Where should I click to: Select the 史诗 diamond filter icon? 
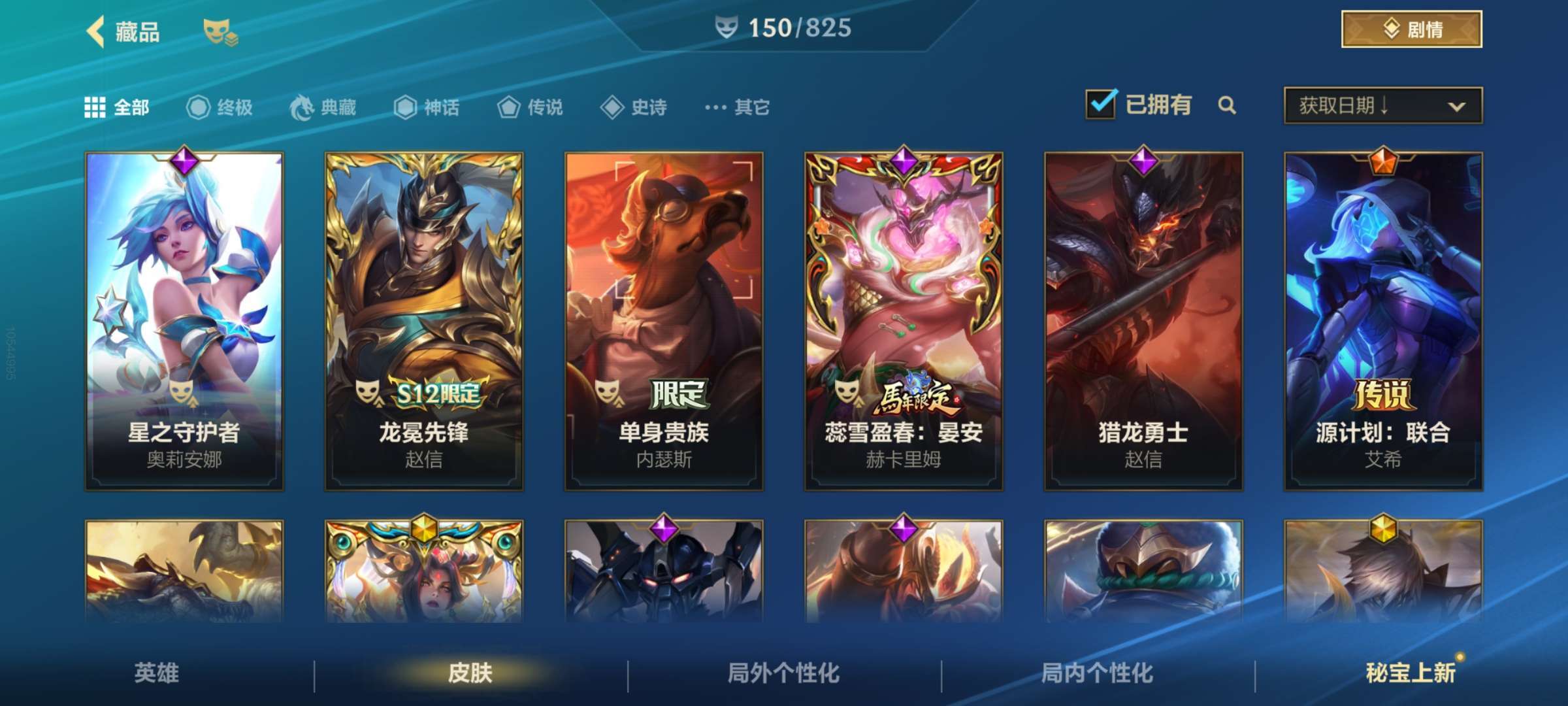(x=612, y=109)
